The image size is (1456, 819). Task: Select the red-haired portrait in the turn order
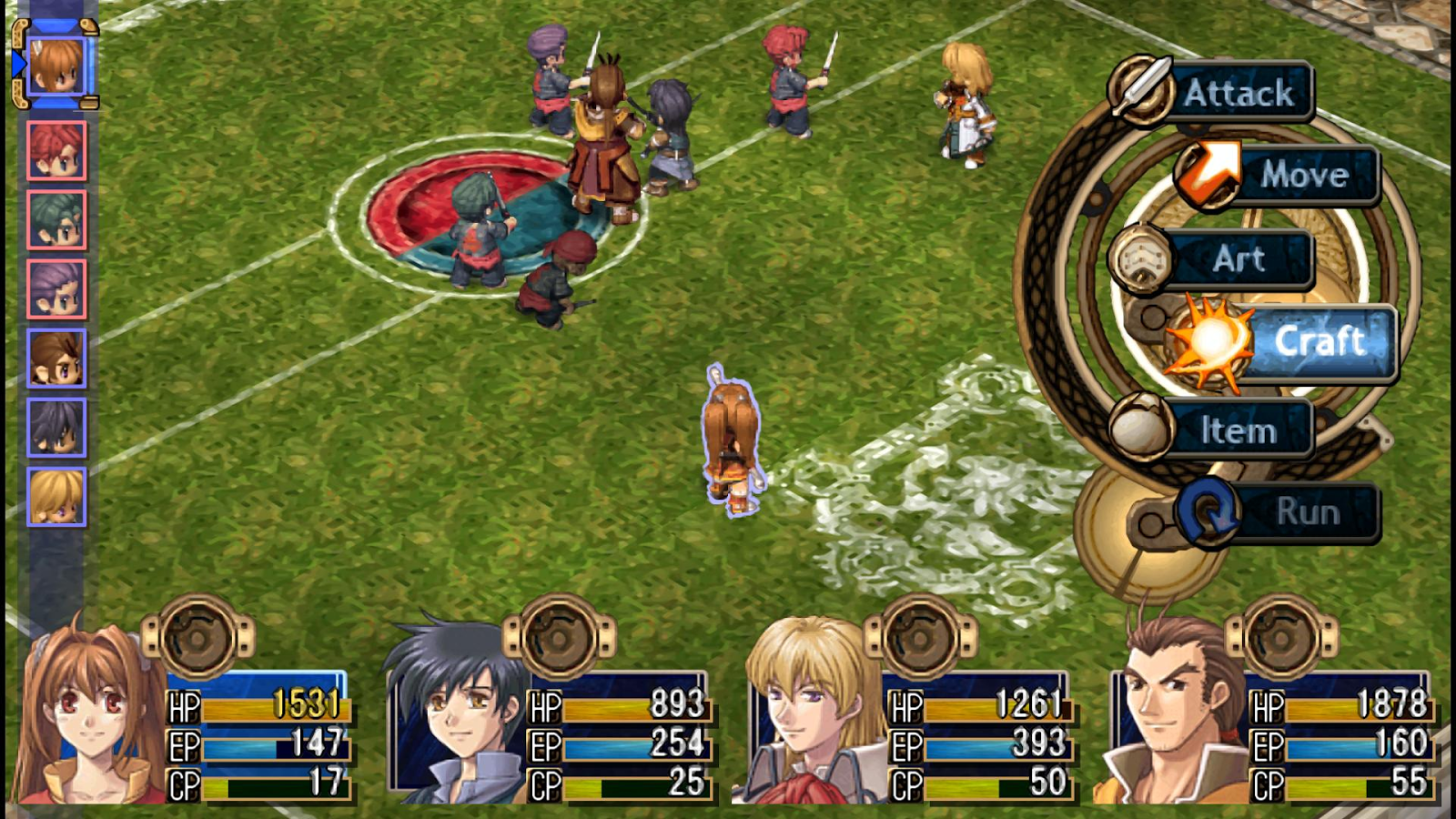pyautogui.click(x=56, y=150)
